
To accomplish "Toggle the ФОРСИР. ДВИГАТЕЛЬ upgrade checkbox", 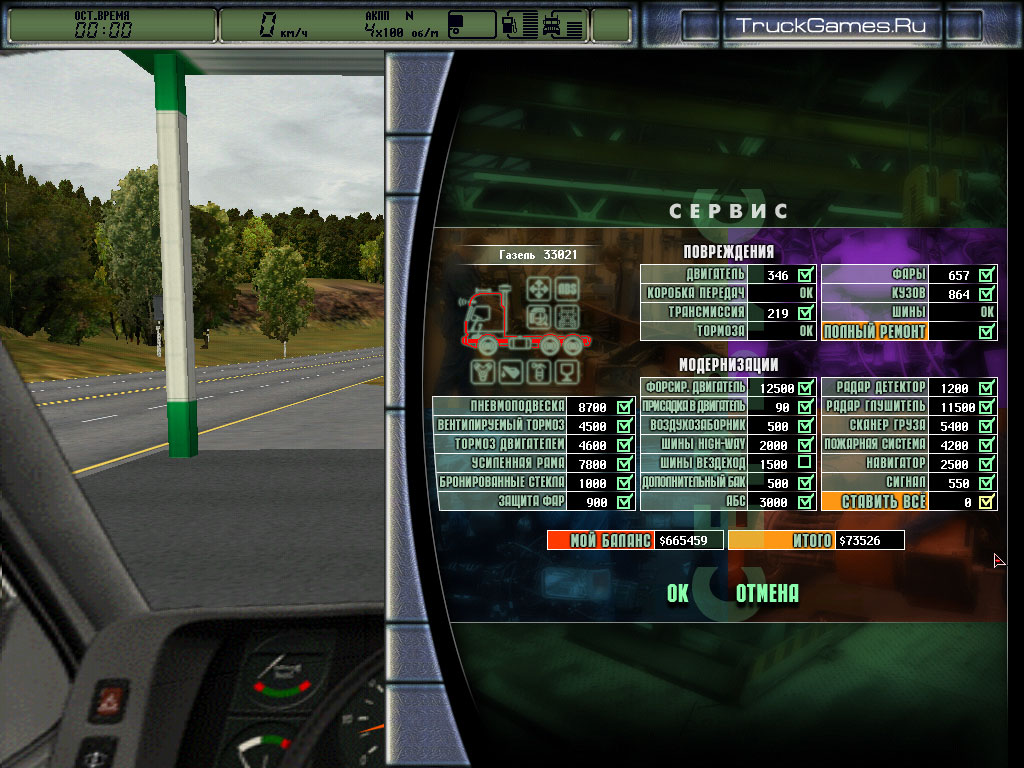I will (x=806, y=388).
